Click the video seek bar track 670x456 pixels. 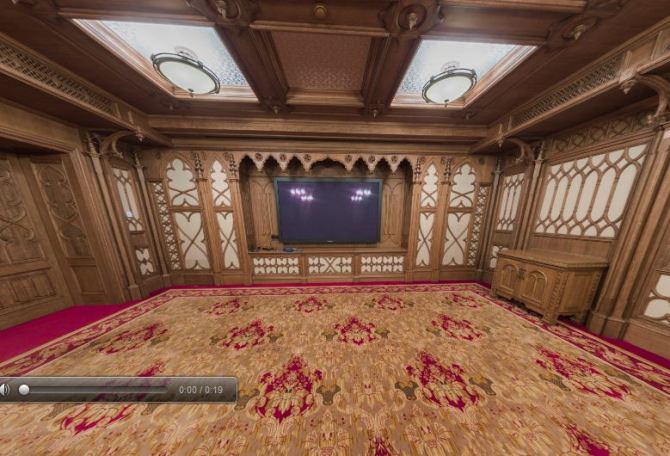(x=95, y=389)
